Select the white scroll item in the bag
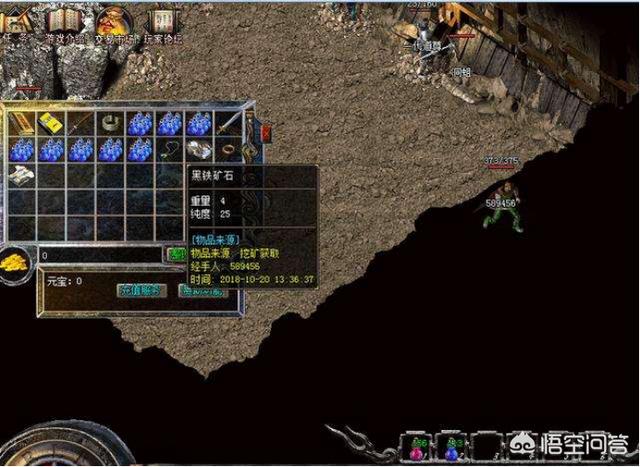The image size is (640, 467). 22,176
